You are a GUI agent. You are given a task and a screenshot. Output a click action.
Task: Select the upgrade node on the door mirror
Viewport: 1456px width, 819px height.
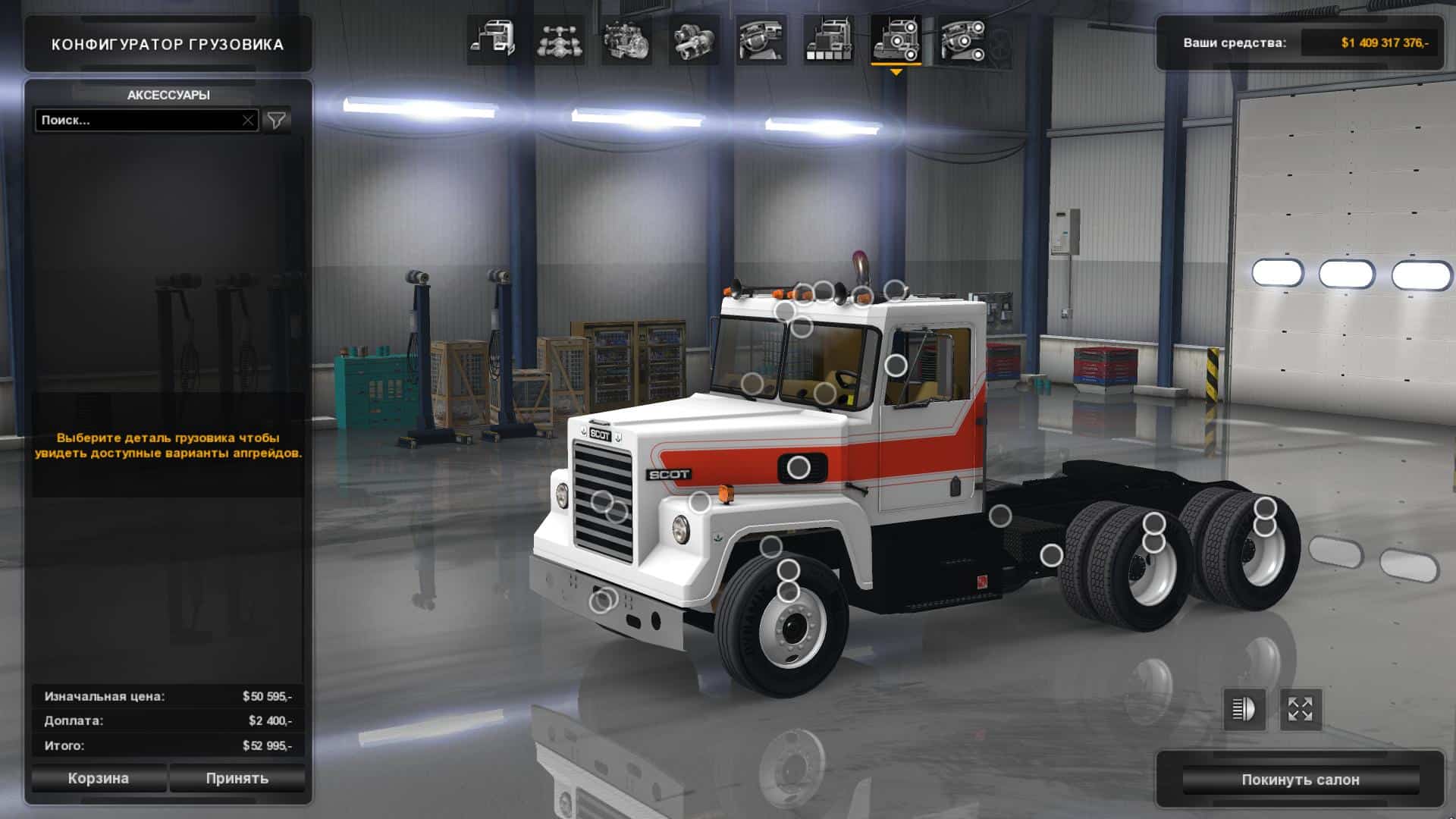coord(896,366)
